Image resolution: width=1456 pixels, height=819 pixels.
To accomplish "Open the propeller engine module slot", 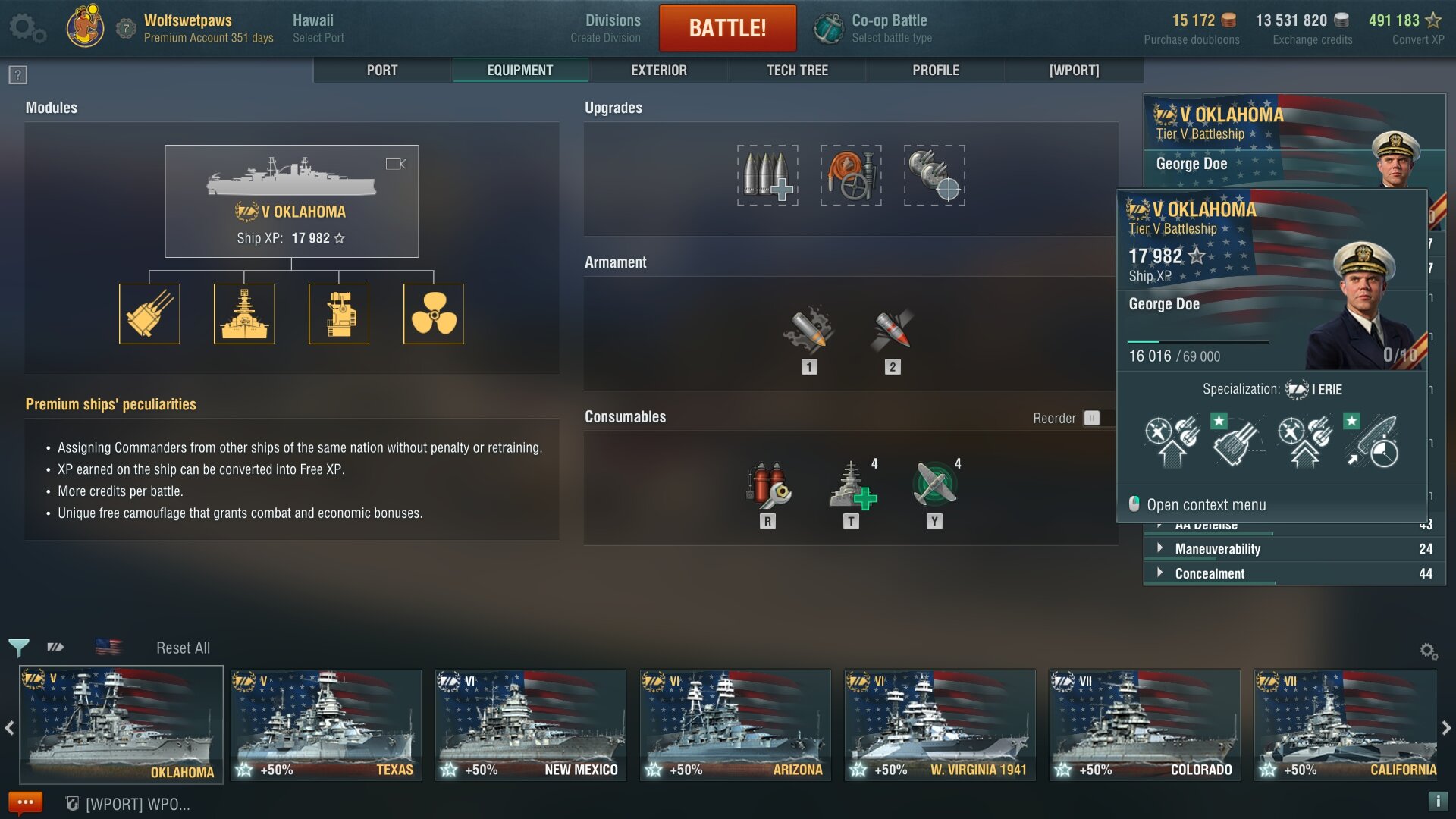I will coord(434,314).
